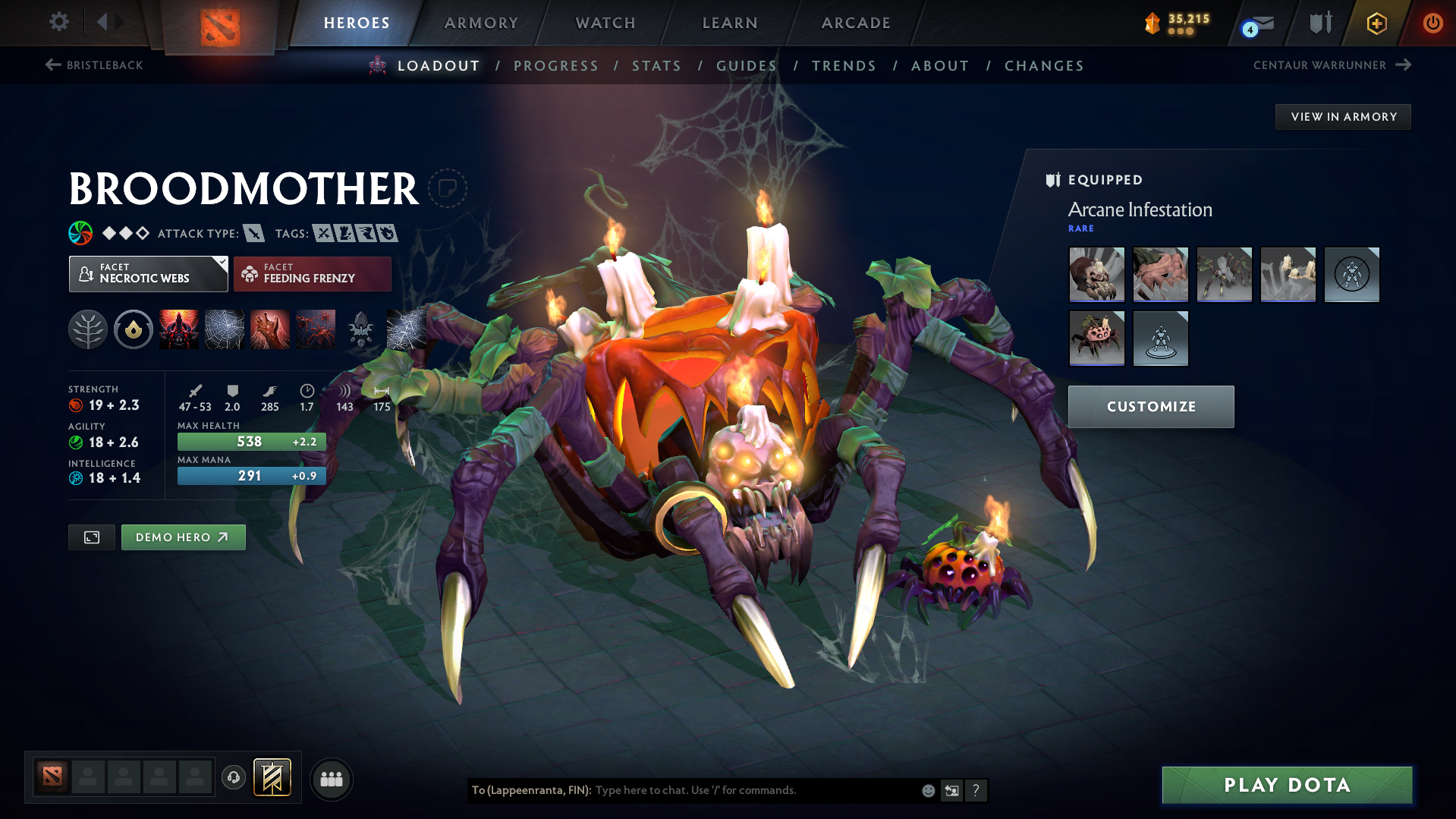Open the friends list icon near party slots
Screen dimensions: 1456x819
[331, 779]
